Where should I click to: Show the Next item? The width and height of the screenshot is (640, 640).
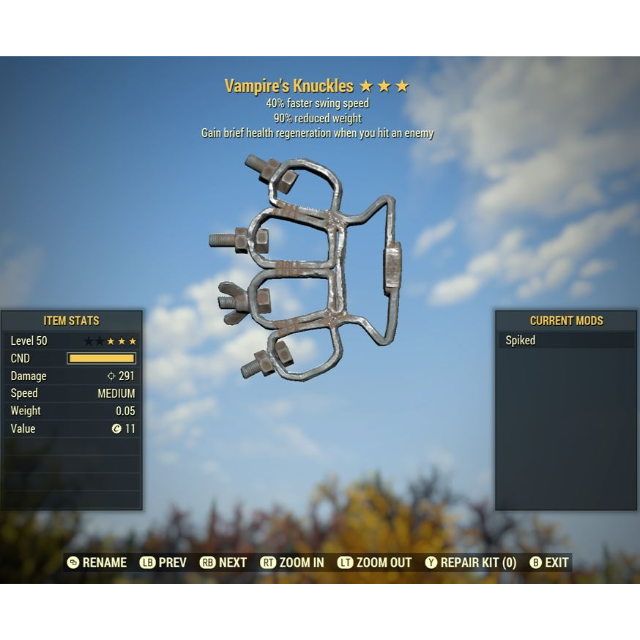[223, 563]
